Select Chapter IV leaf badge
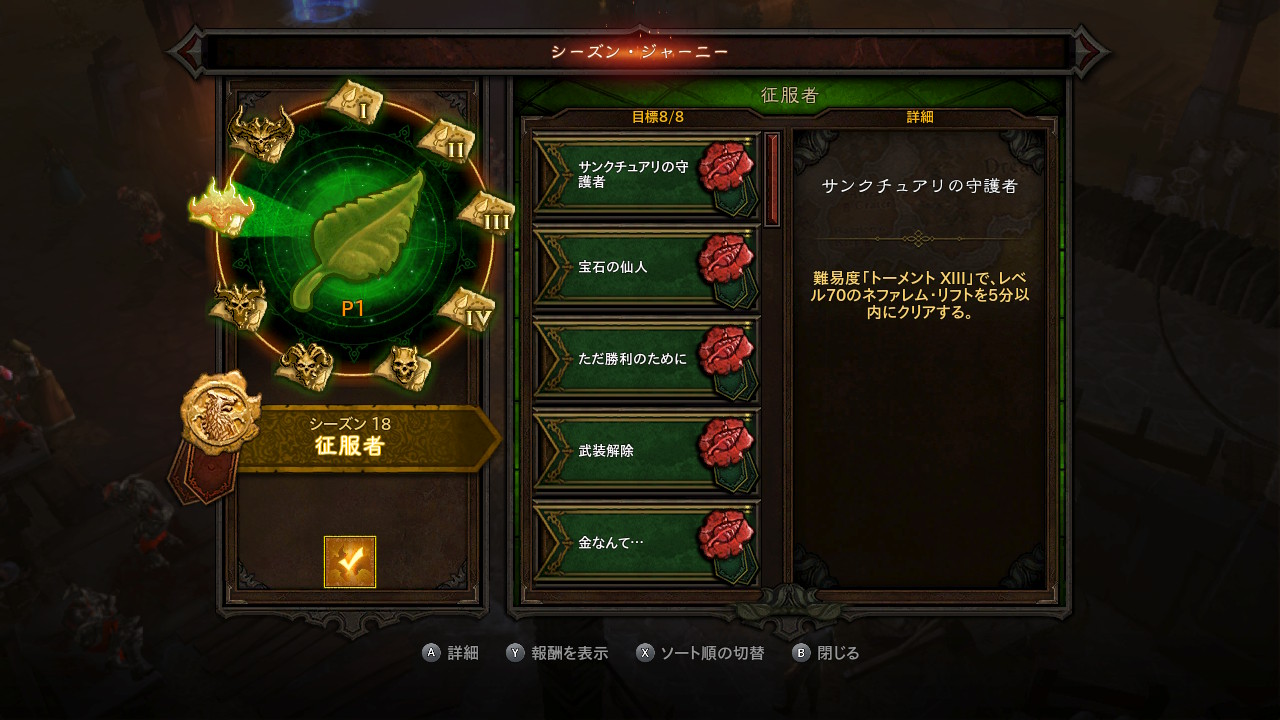This screenshot has height=720, width=1280. pyautogui.click(x=466, y=310)
